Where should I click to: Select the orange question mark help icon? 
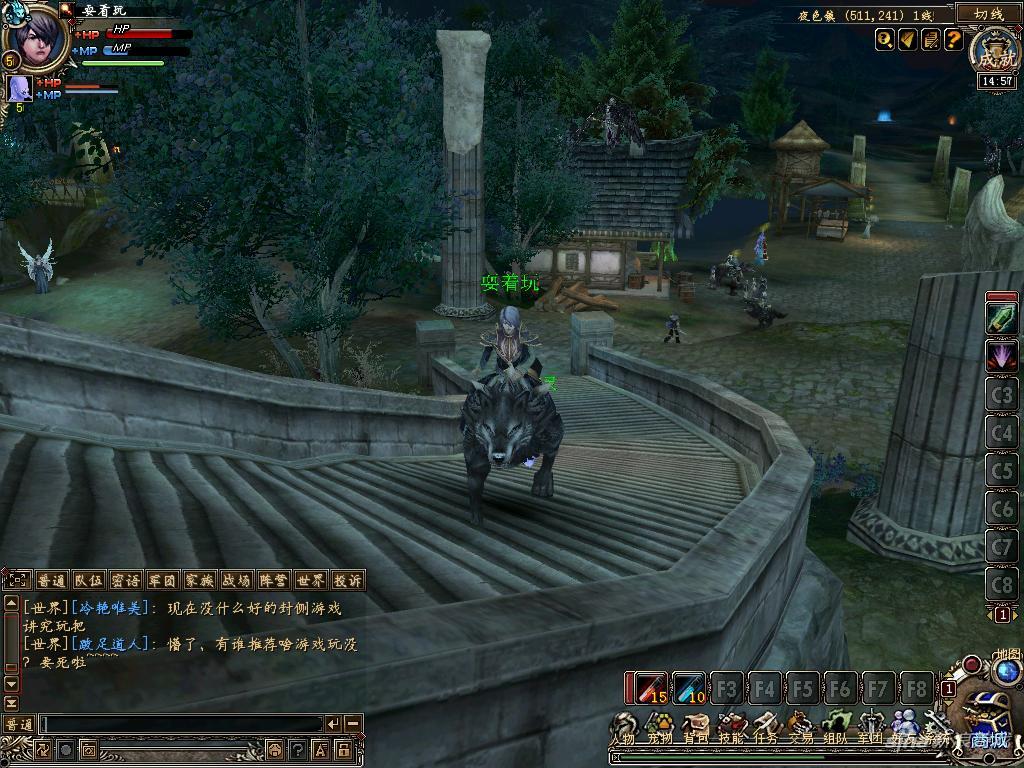(x=953, y=39)
